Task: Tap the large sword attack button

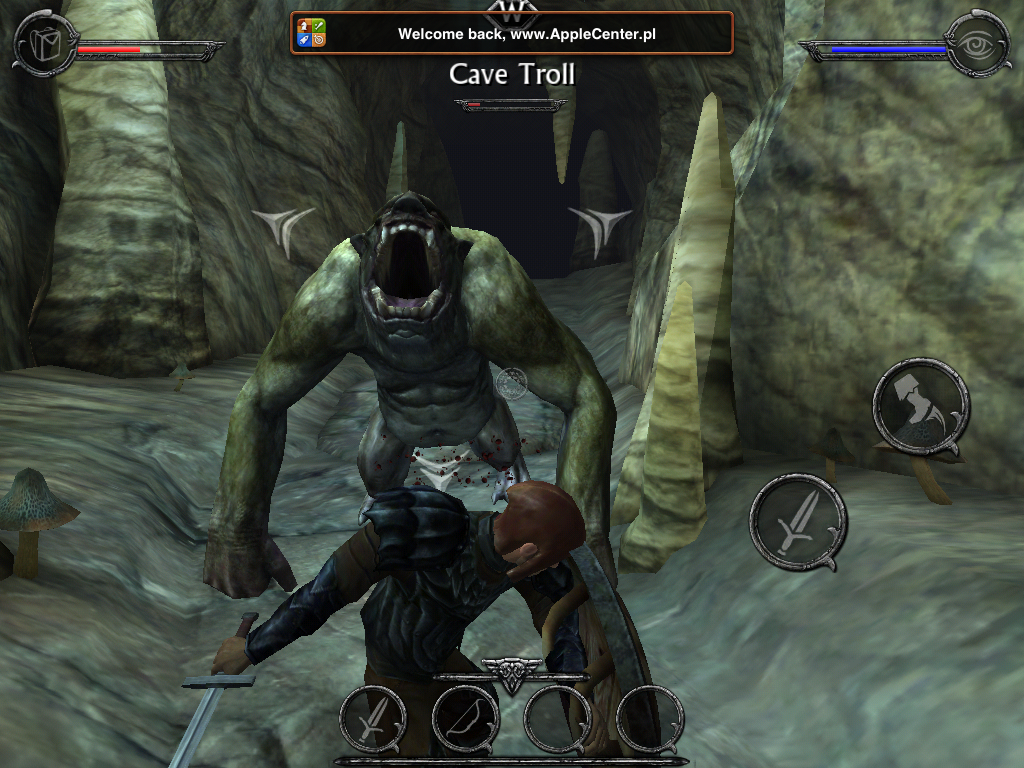Action: pyautogui.click(x=797, y=522)
